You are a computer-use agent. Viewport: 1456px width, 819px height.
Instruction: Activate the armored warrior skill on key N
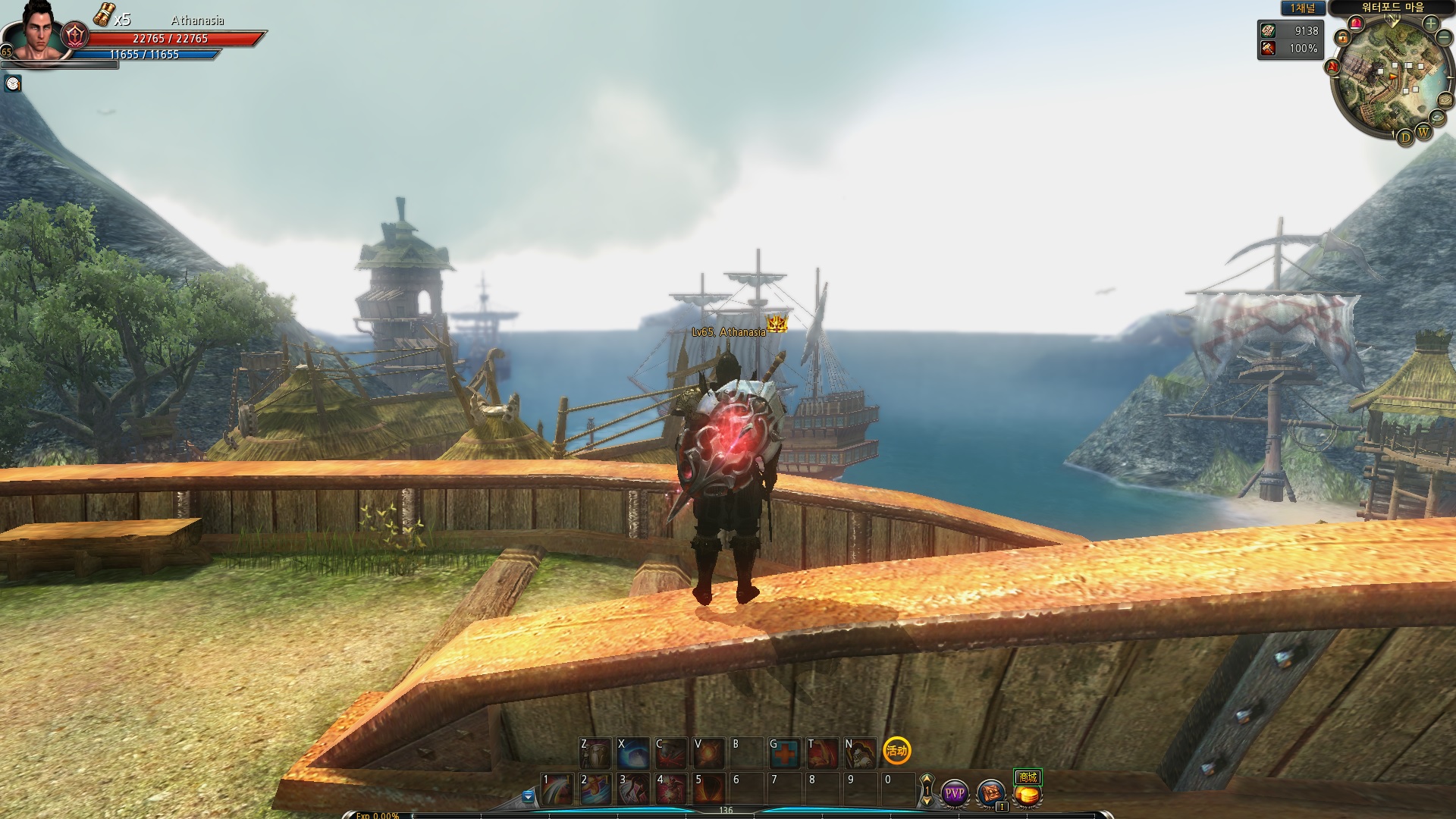tap(860, 752)
